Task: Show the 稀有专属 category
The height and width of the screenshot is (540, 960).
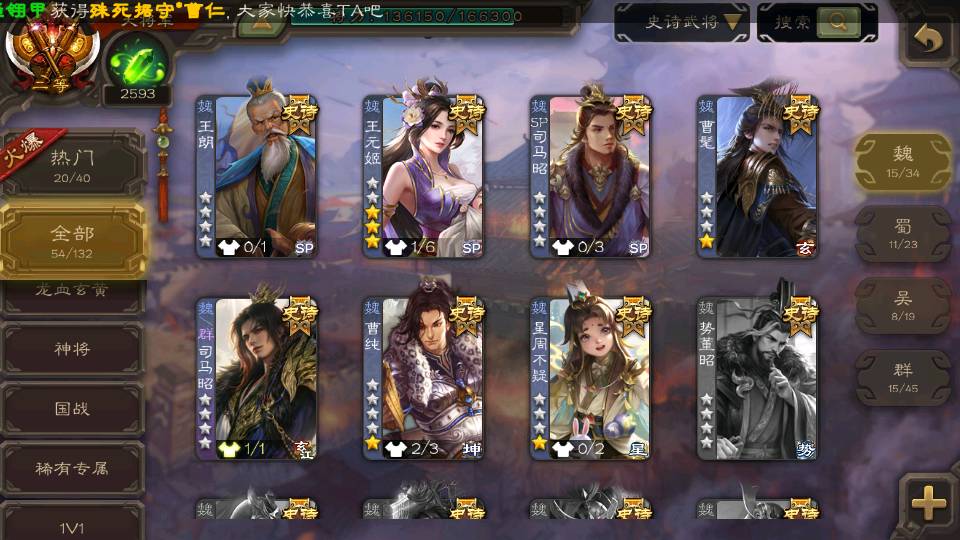Action: click(x=72, y=467)
